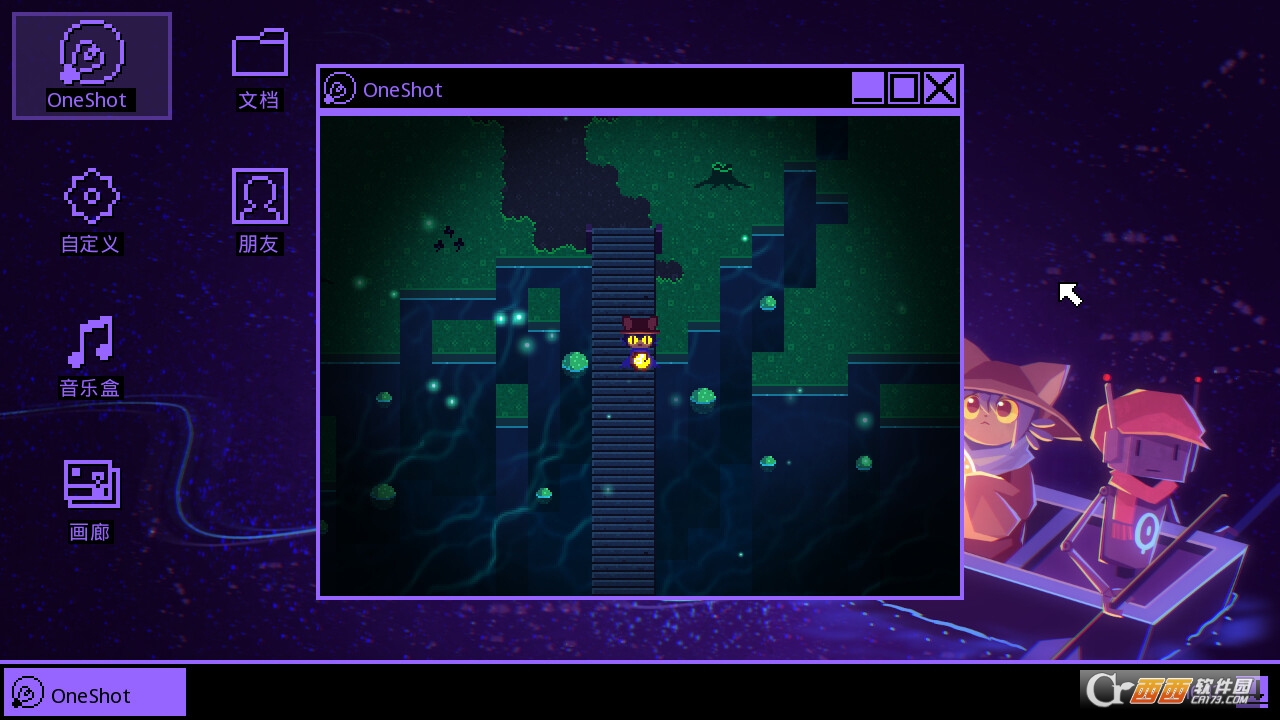The height and width of the screenshot is (720, 1280).
Task: Open the 画廊 gallery icon
Action: 91,484
